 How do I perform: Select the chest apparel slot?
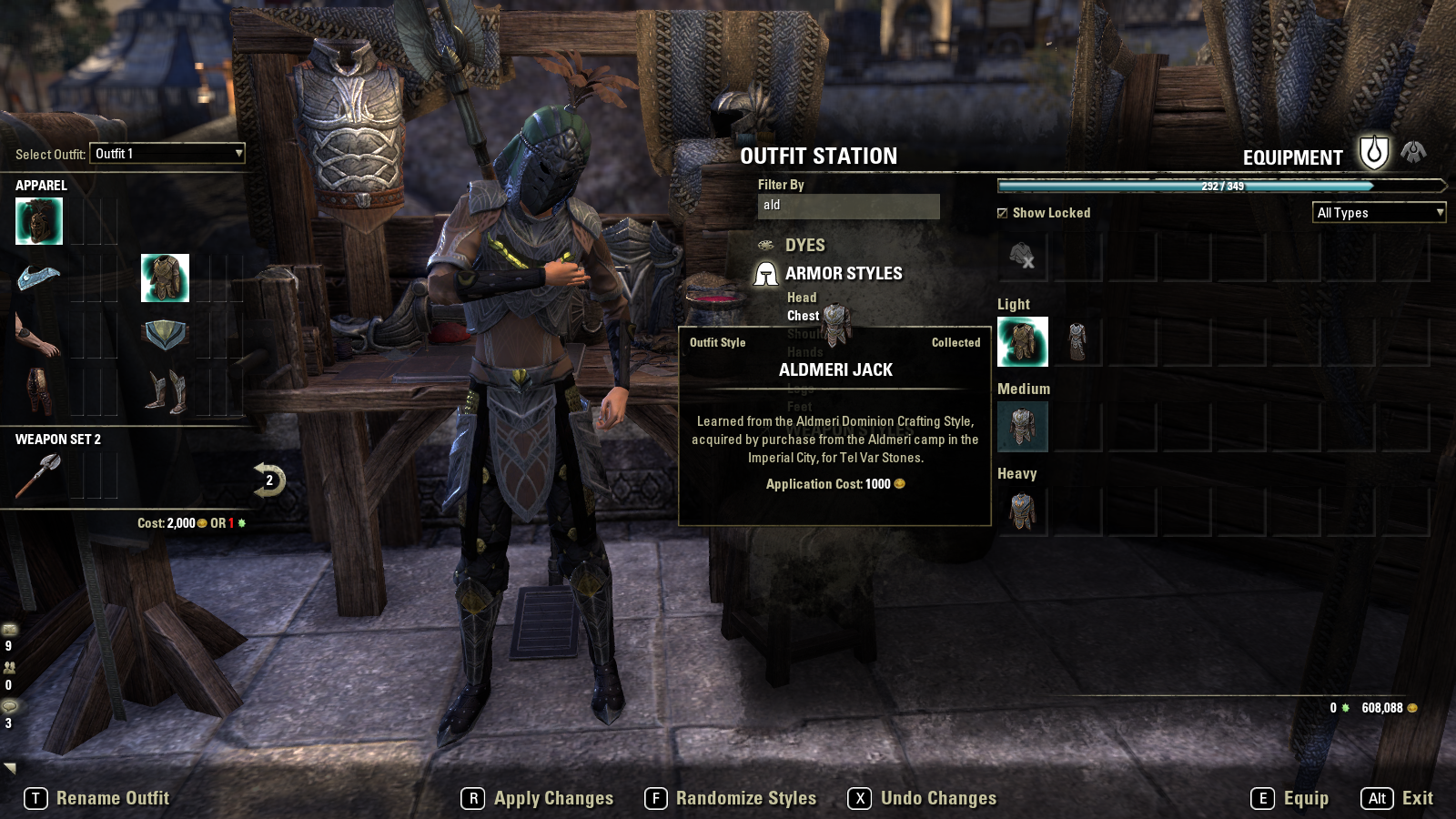(x=165, y=278)
